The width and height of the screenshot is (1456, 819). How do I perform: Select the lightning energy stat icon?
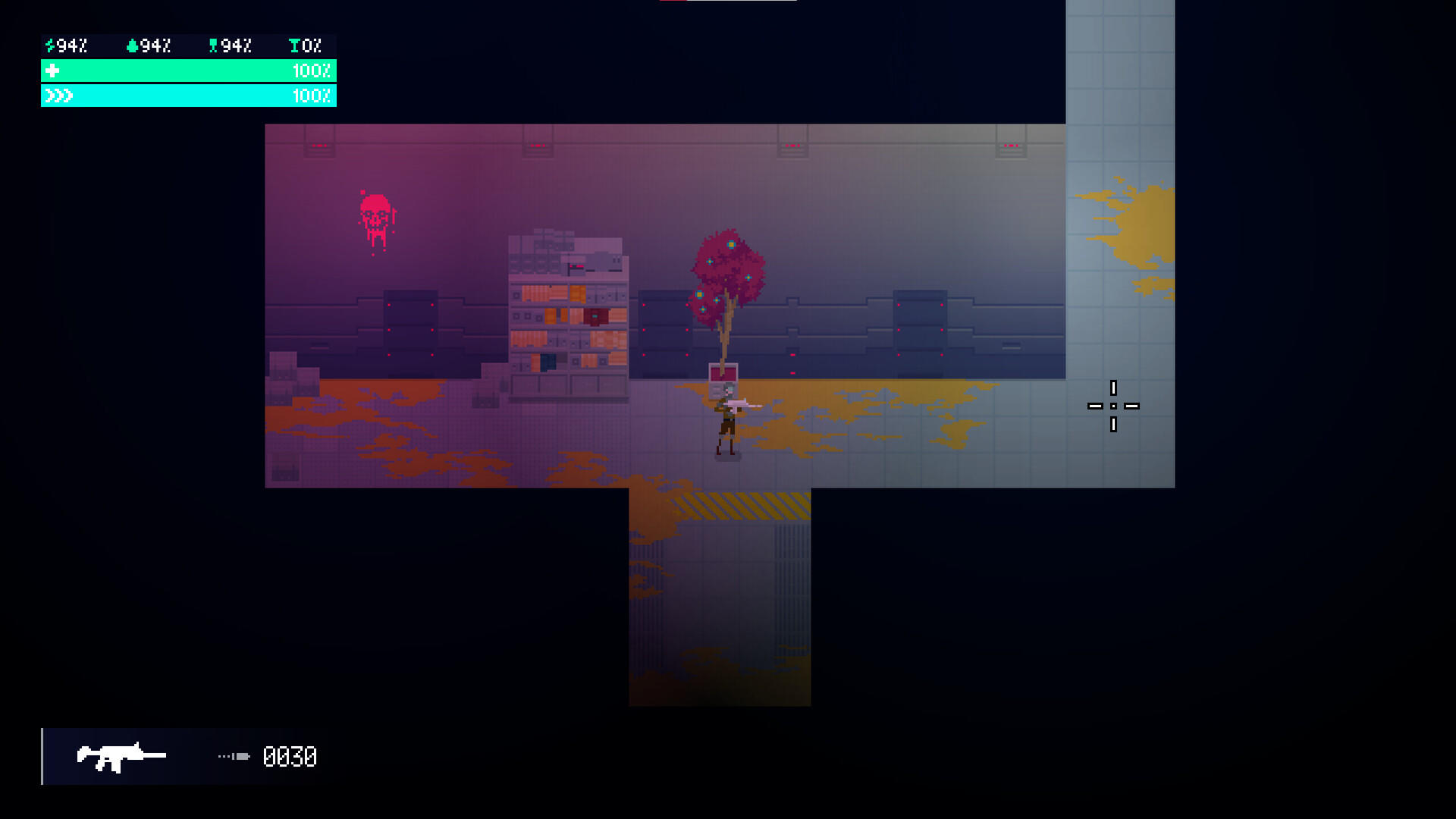point(49,45)
